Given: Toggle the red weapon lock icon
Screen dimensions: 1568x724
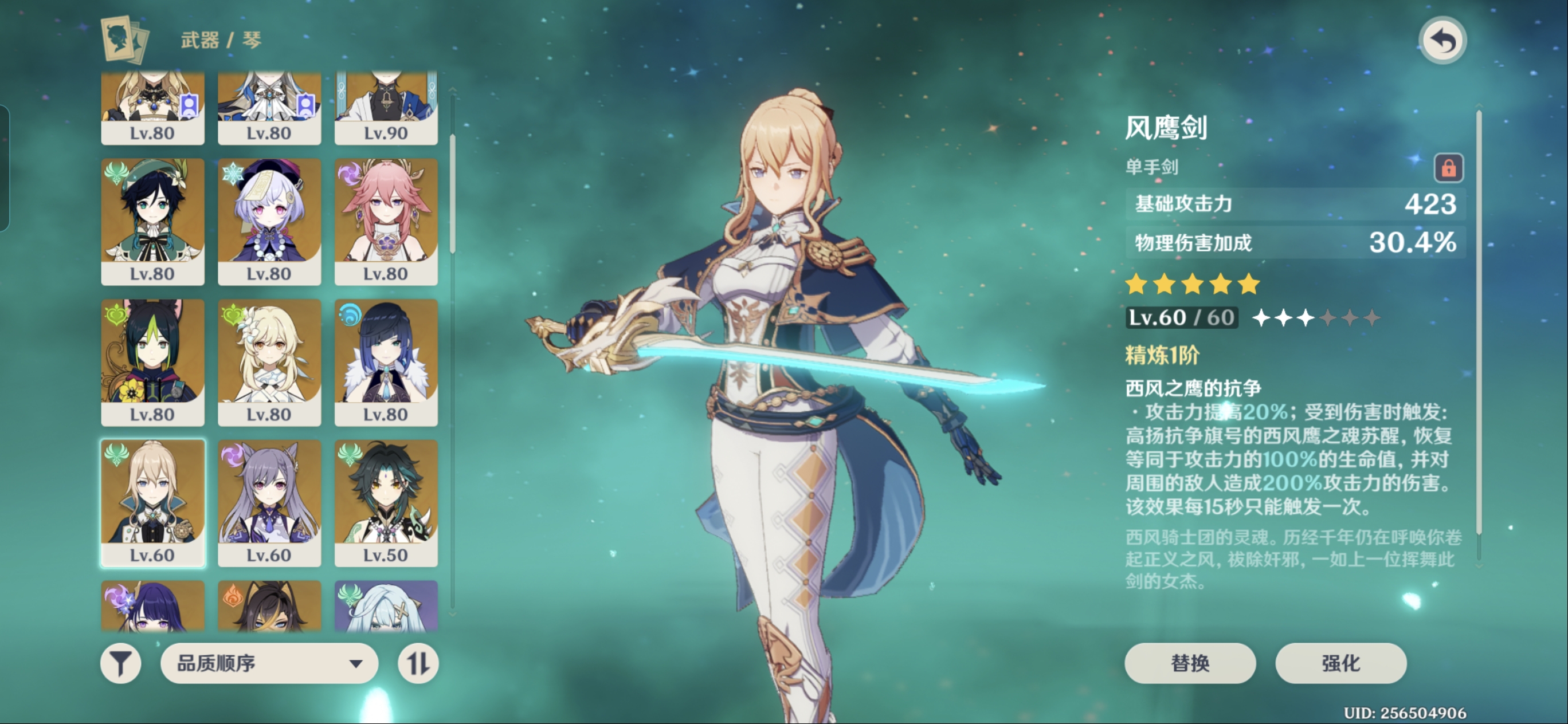Looking at the screenshot, I should click(x=1448, y=167).
